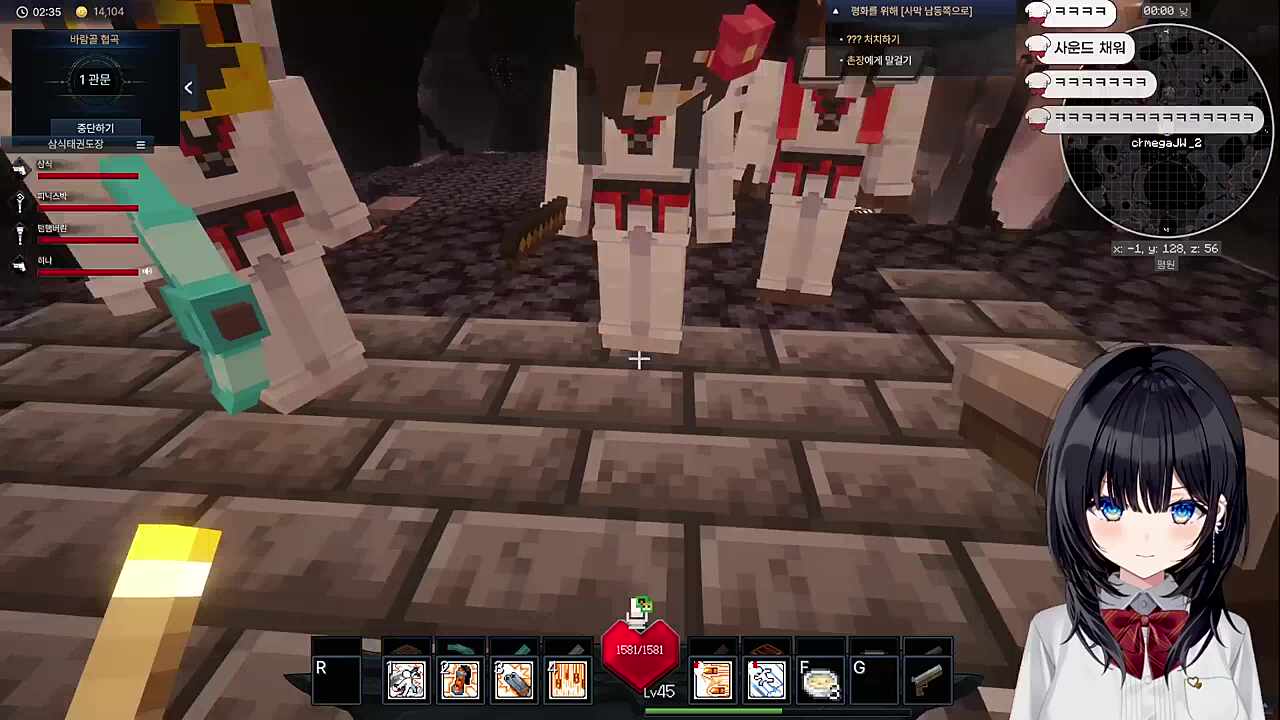Viewport: 1280px width, 720px height.
Task: Select the empty G slot
Action: [873, 680]
